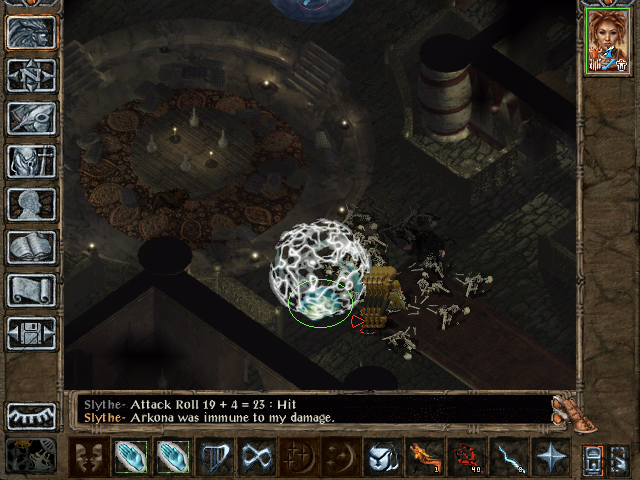Click the return to game button
640x480 pixels.
click(31, 33)
